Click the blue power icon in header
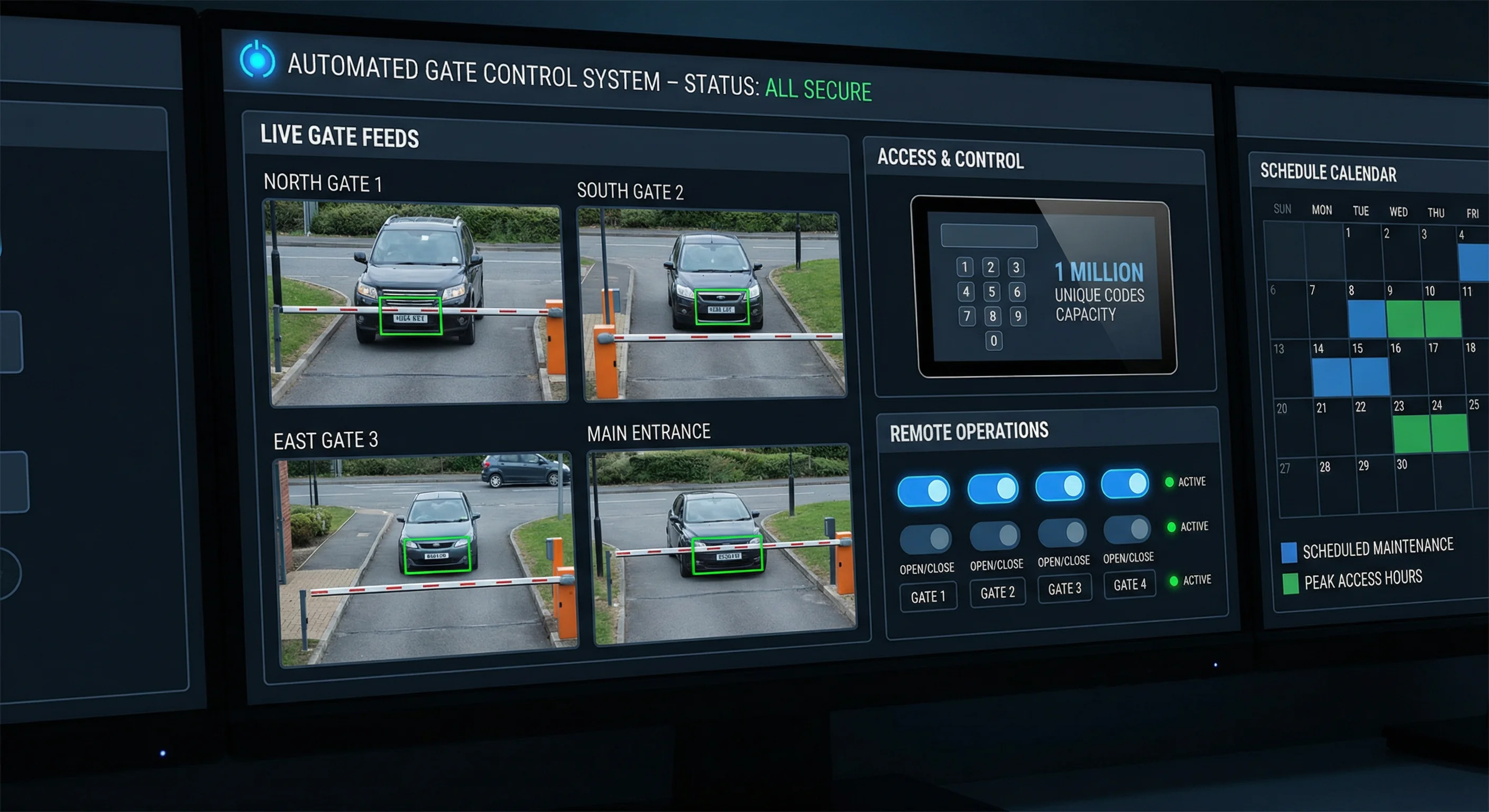The image size is (1489, 812). click(257, 60)
